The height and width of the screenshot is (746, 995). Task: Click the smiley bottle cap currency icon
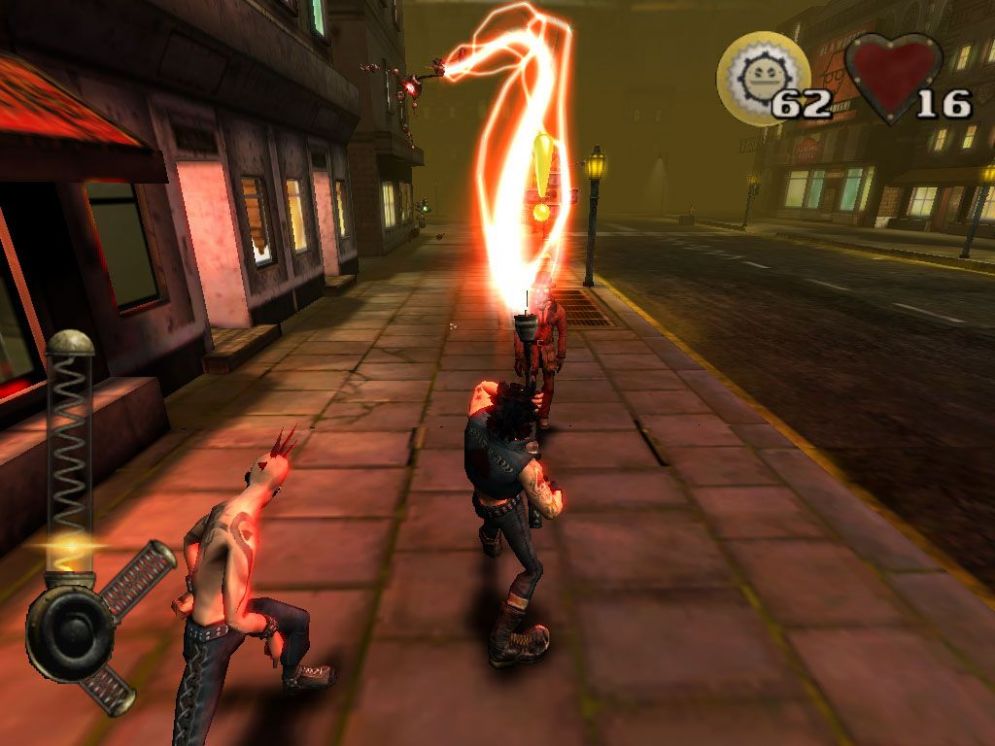pos(764,76)
